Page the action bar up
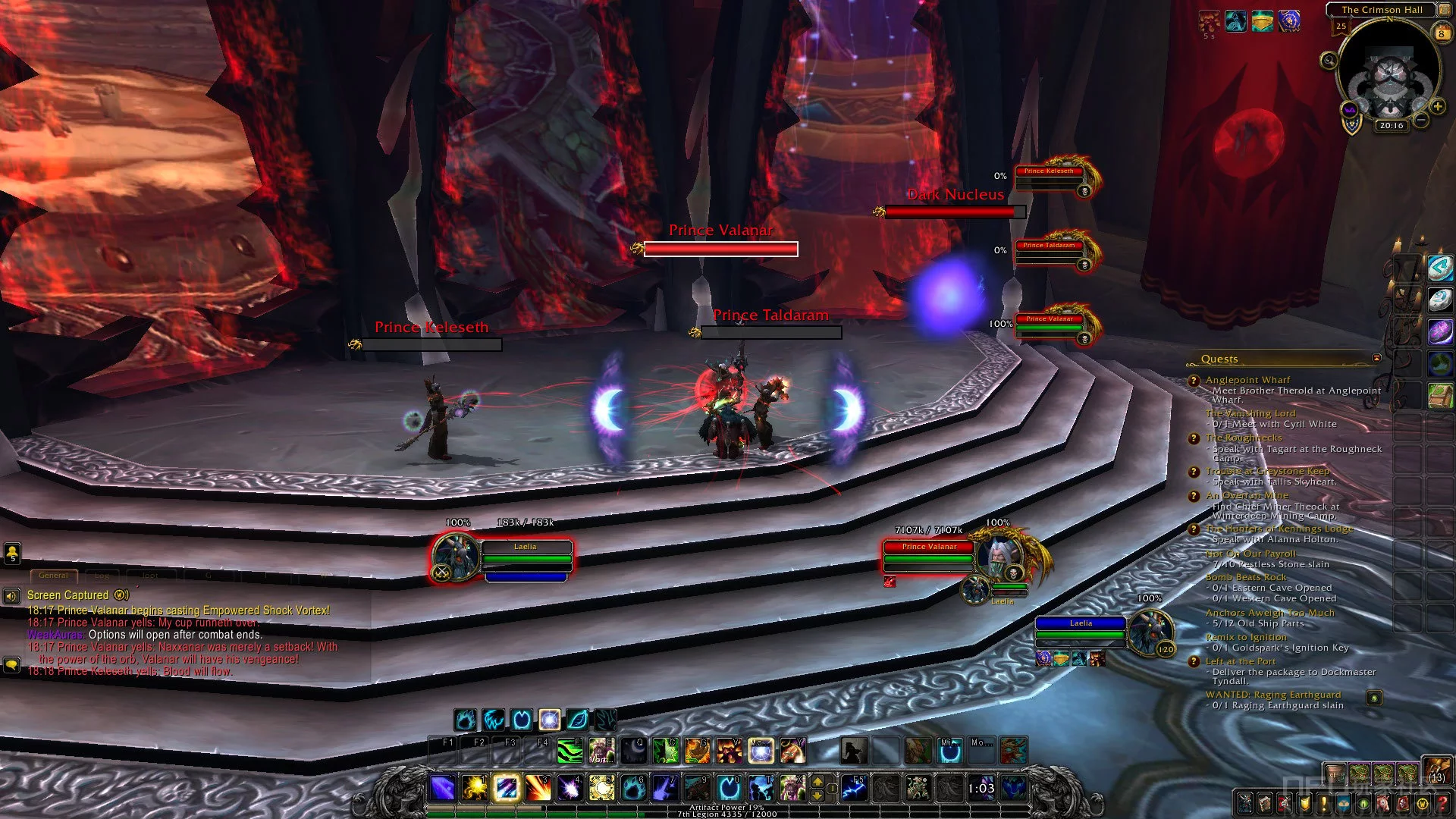This screenshot has width=1456, height=819. (x=817, y=781)
